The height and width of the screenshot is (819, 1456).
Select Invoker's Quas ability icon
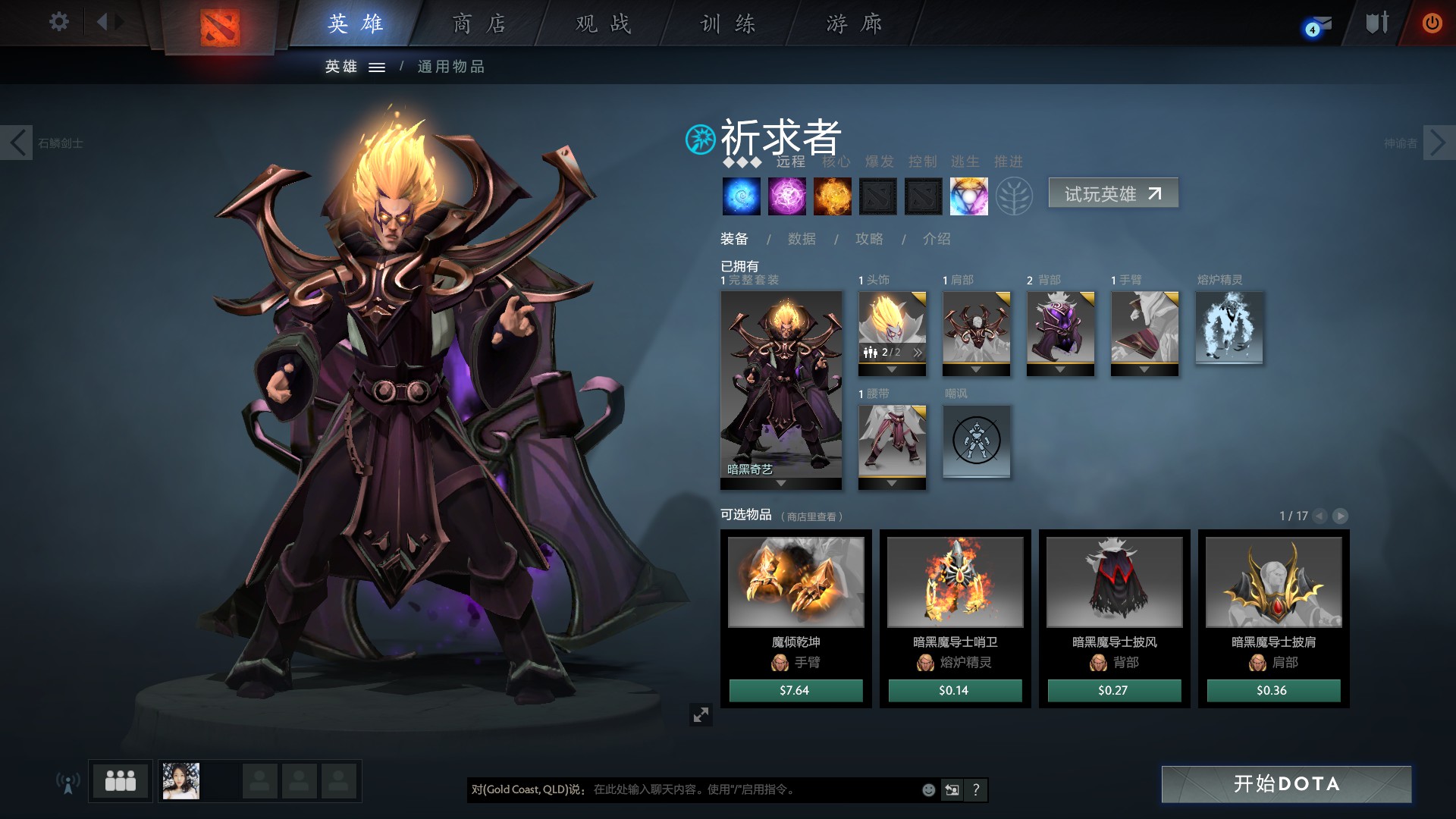point(741,196)
